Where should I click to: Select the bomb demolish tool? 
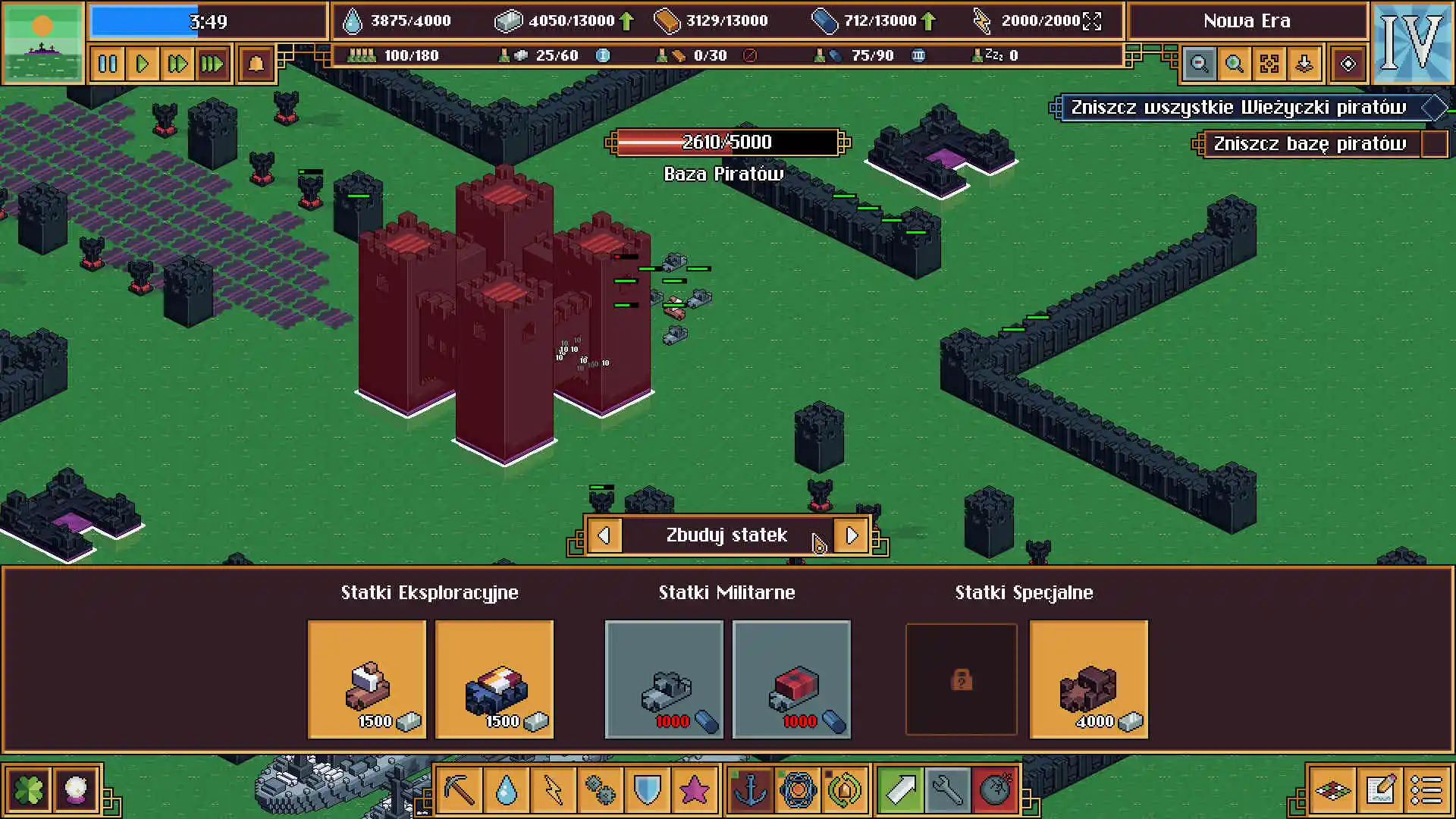994,790
